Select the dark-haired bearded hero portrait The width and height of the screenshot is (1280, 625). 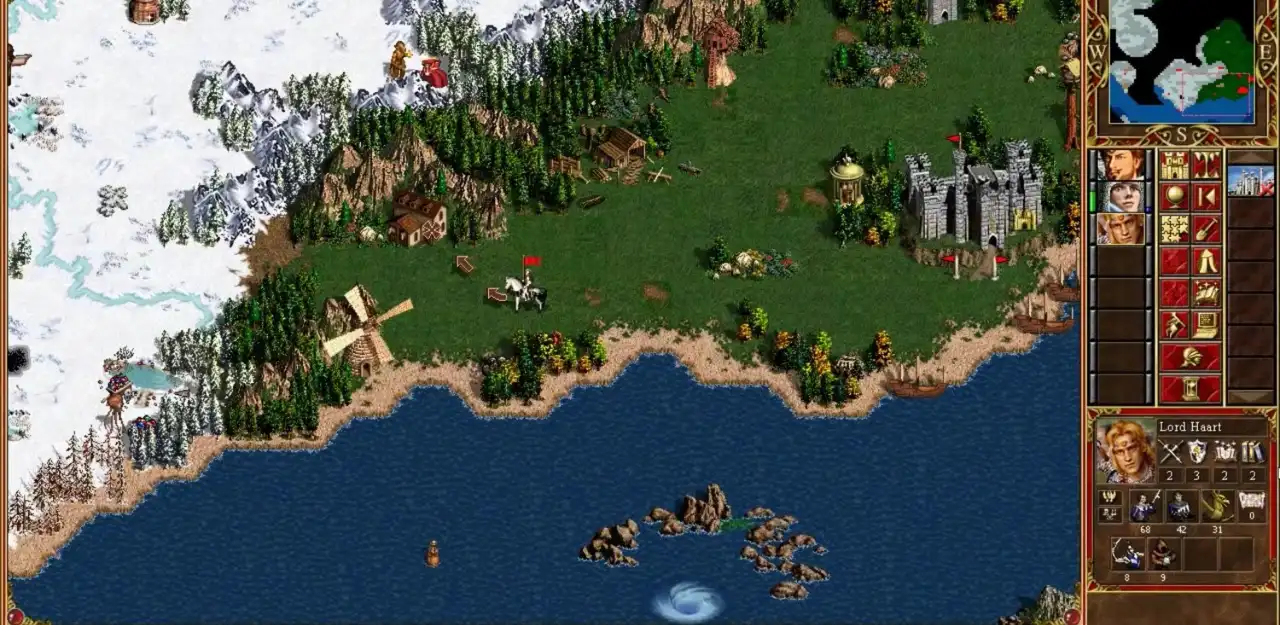pos(1121,165)
